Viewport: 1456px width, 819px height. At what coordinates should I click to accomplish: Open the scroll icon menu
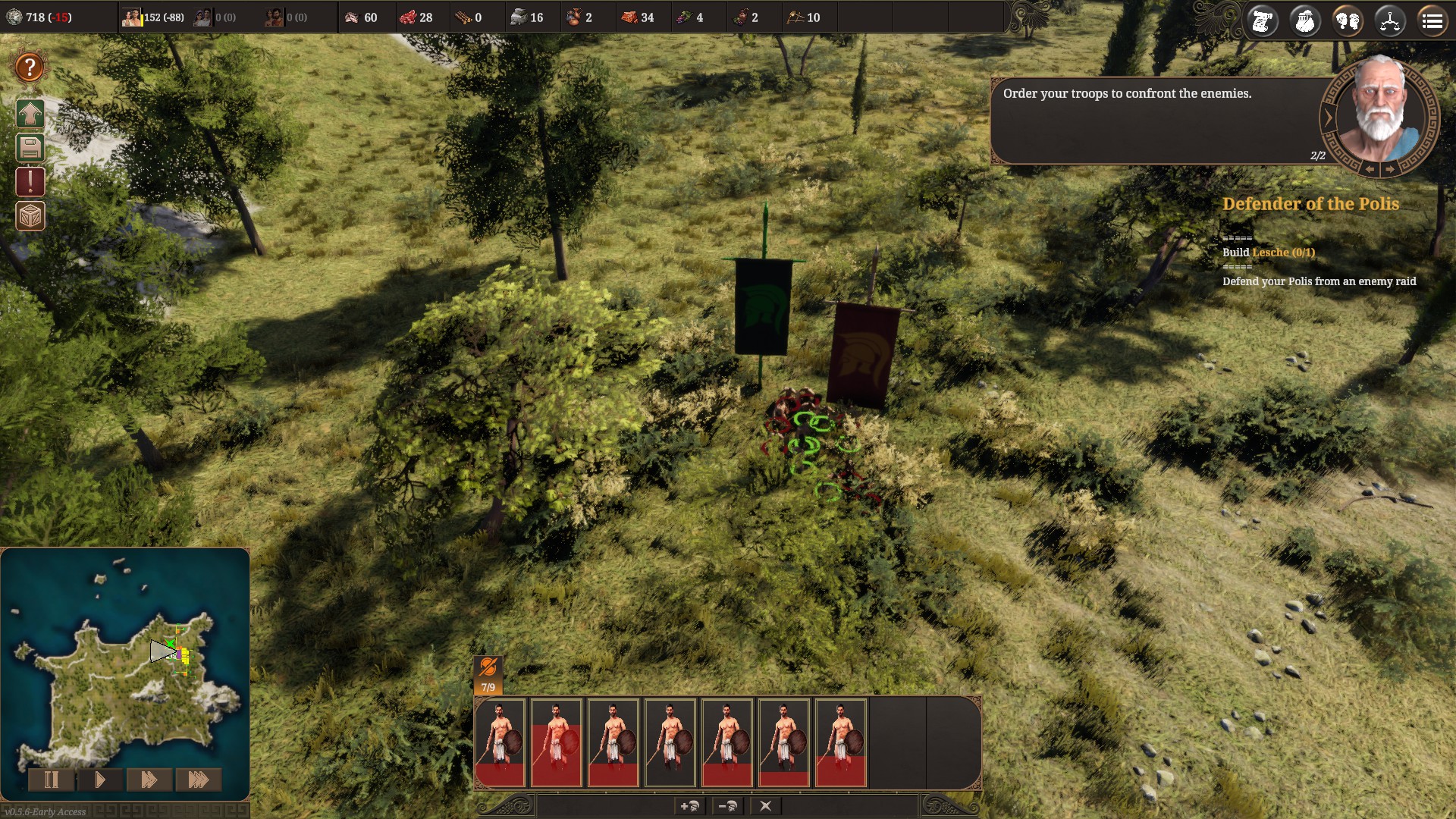(1263, 21)
